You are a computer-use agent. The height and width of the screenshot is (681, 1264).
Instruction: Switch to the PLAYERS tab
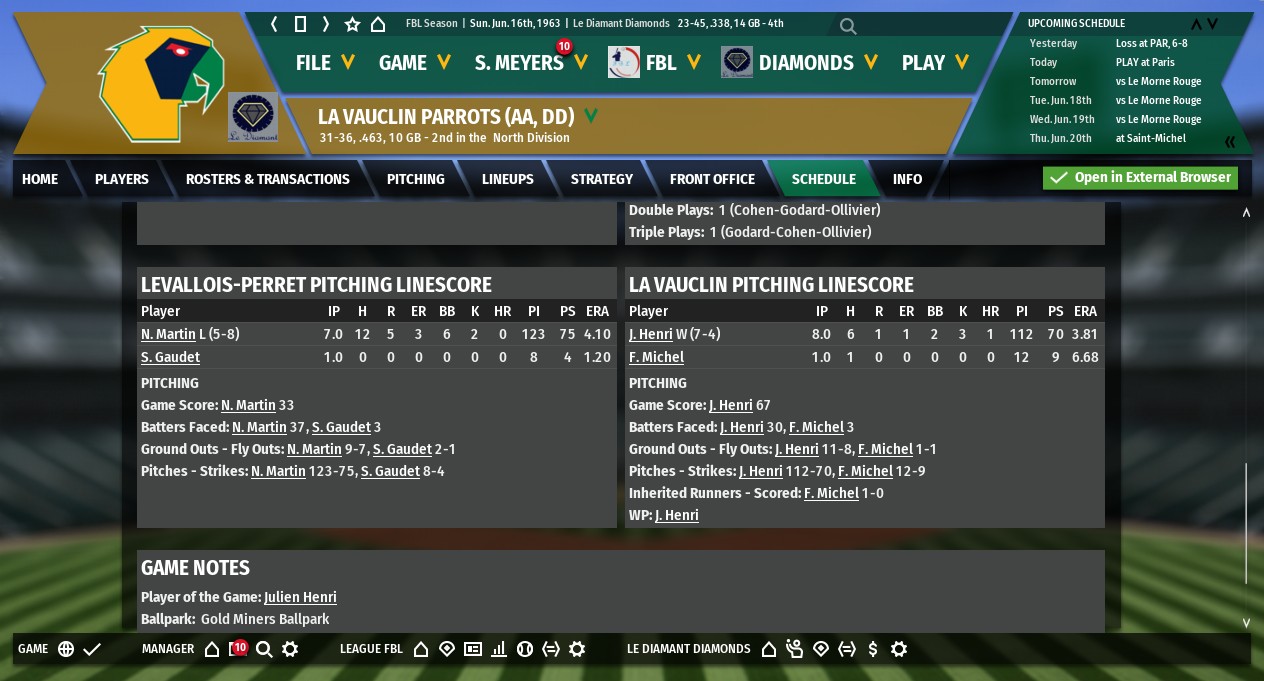coord(122,179)
